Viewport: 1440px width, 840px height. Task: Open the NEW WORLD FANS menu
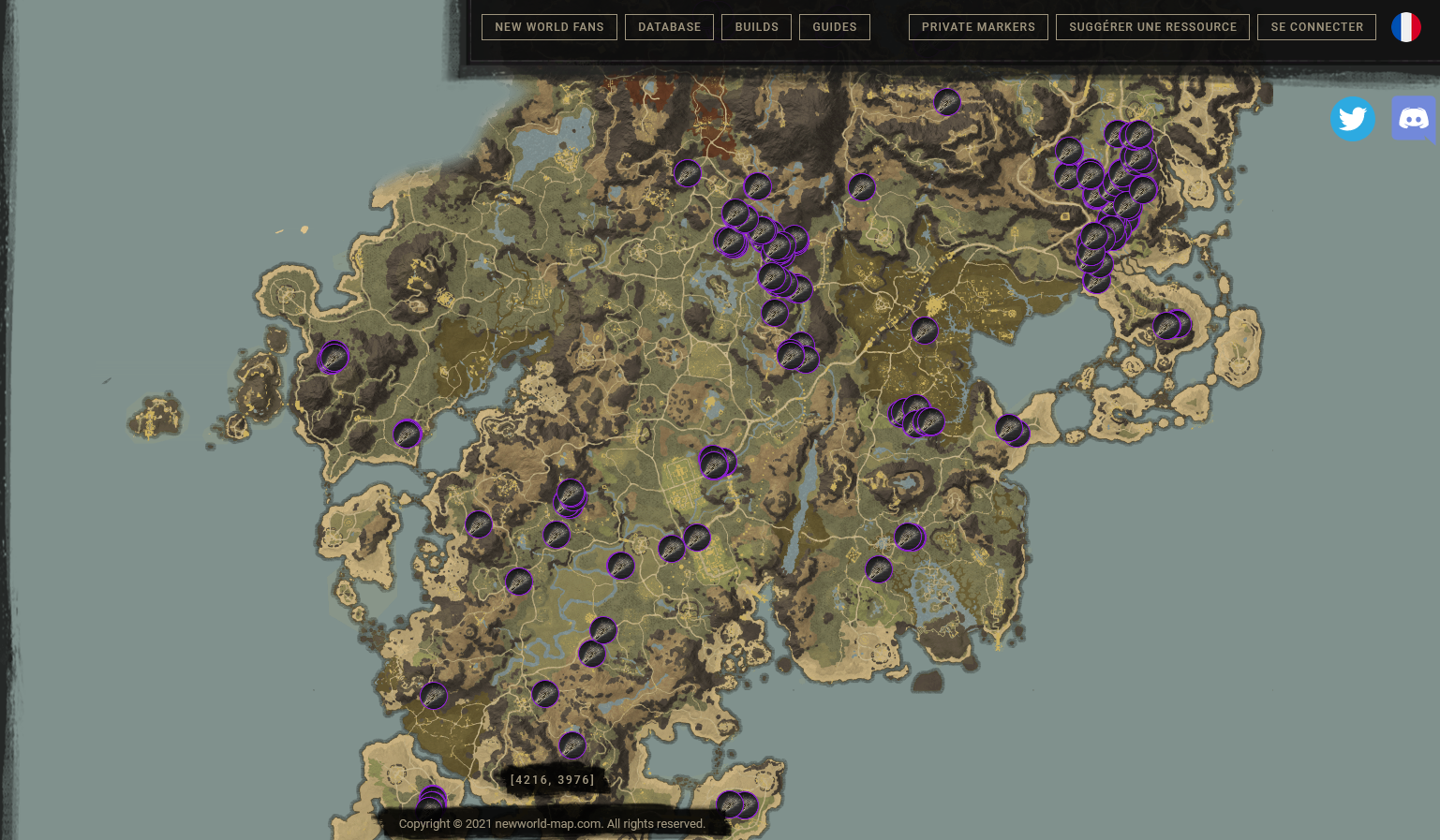(x=549, y=27)
